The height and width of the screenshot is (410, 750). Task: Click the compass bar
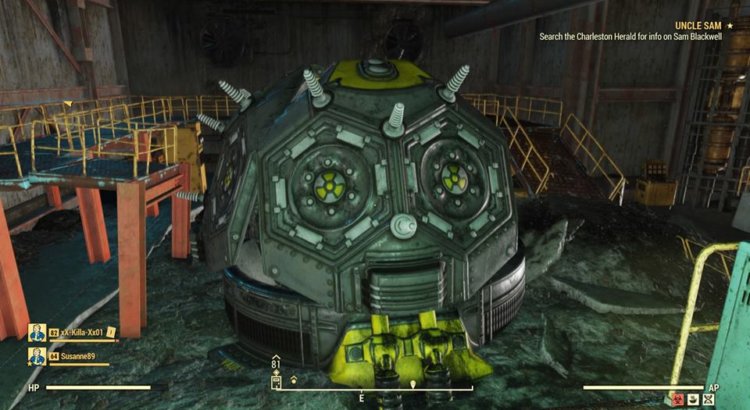(x=374, y=387)
